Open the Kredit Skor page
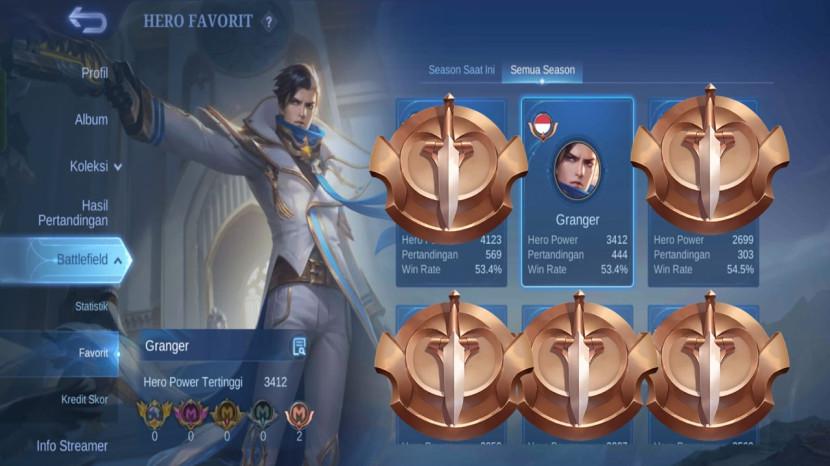 pyautogui.click(x=85, y=399)
